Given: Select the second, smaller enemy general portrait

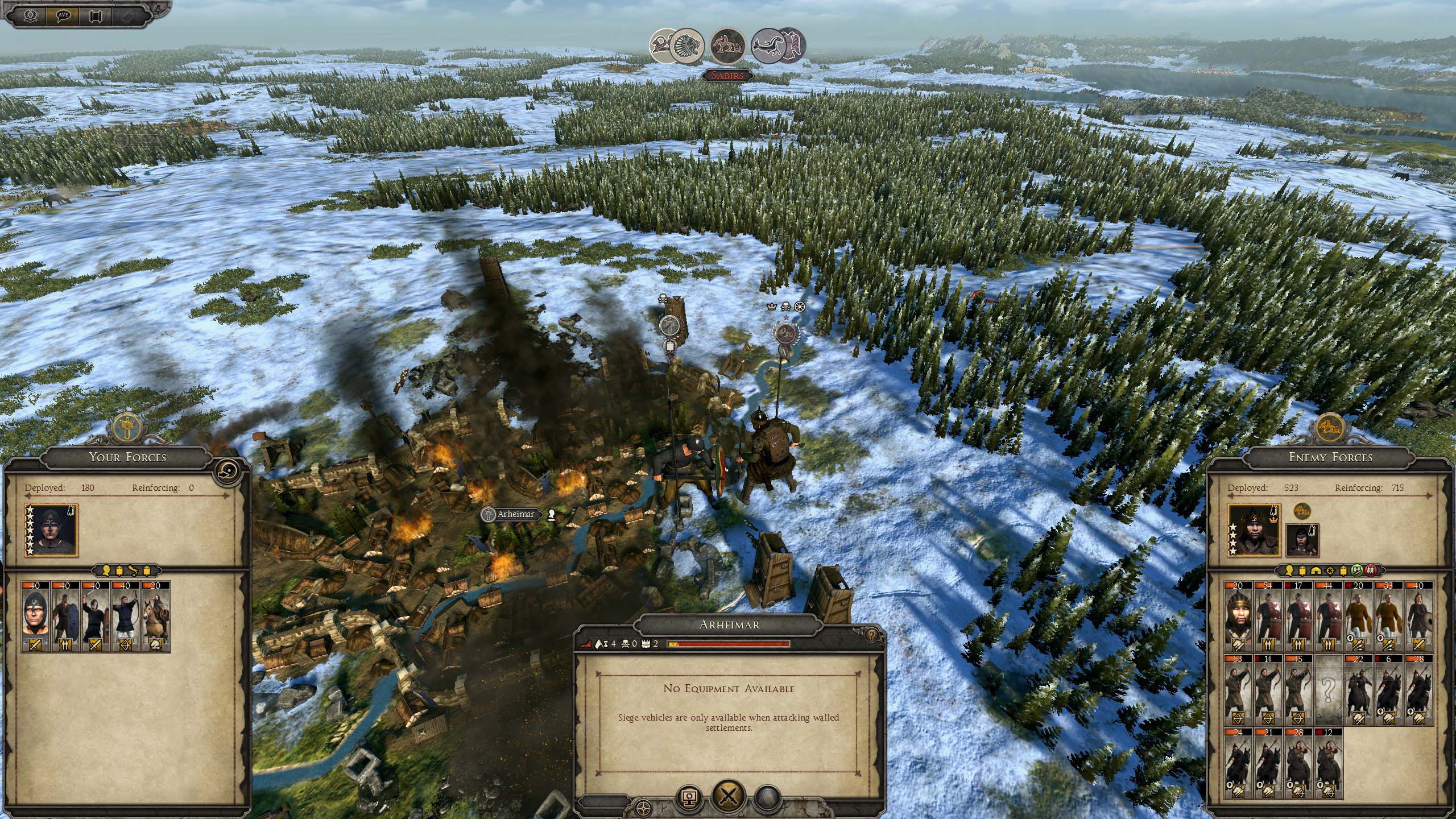Looking at the screenshot, I should (1302, 541).
